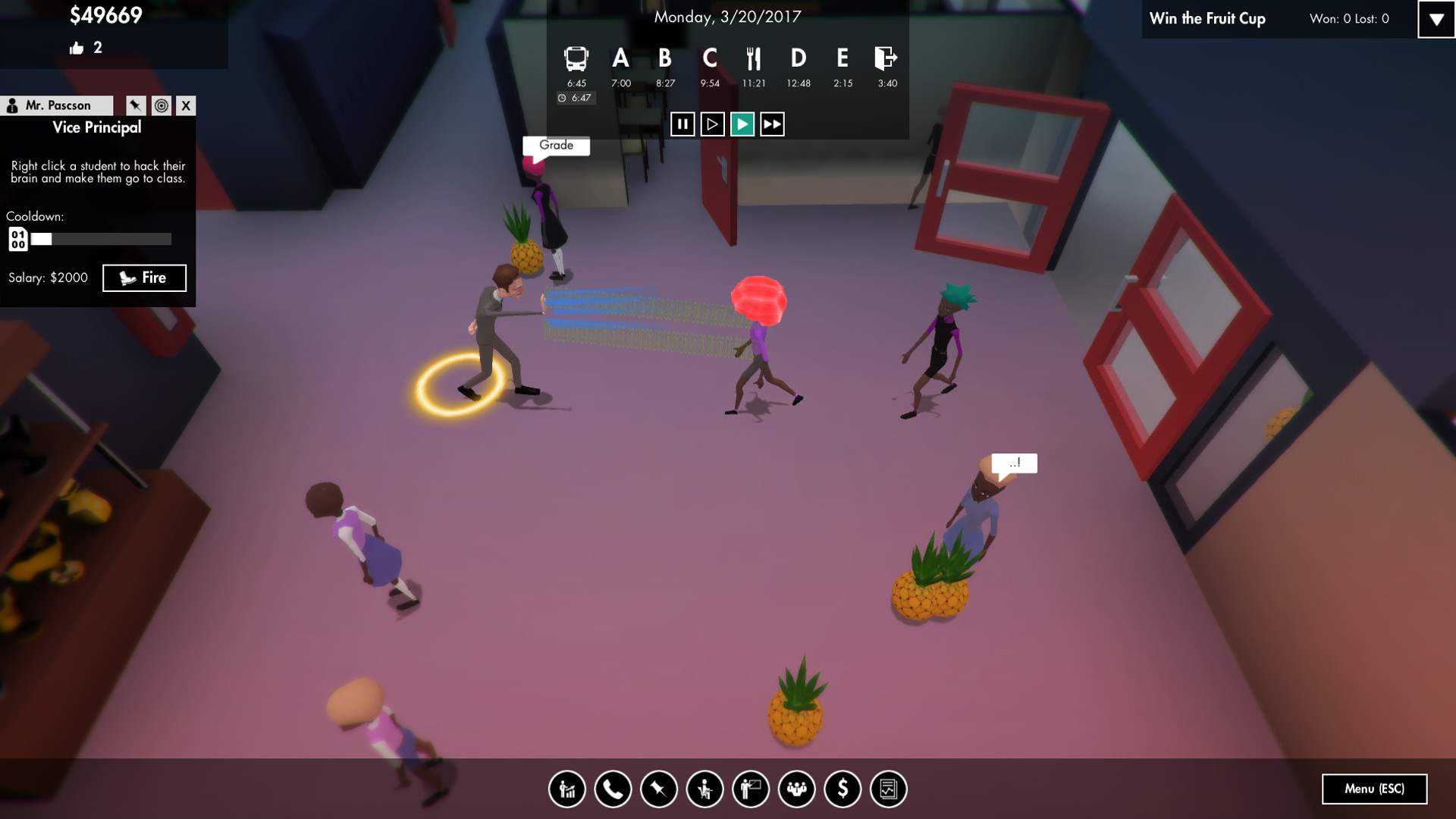
Task: Select the pin tool in the bottom toolbar
Action: (657, 789)
